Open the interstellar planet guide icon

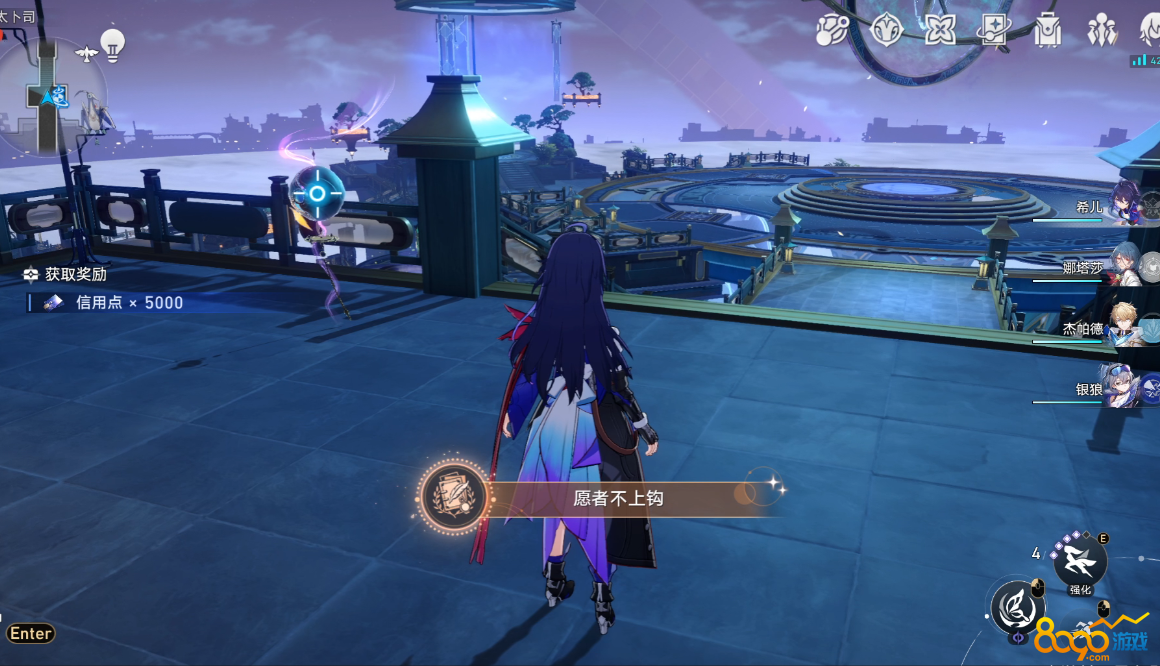click(831, 30)
